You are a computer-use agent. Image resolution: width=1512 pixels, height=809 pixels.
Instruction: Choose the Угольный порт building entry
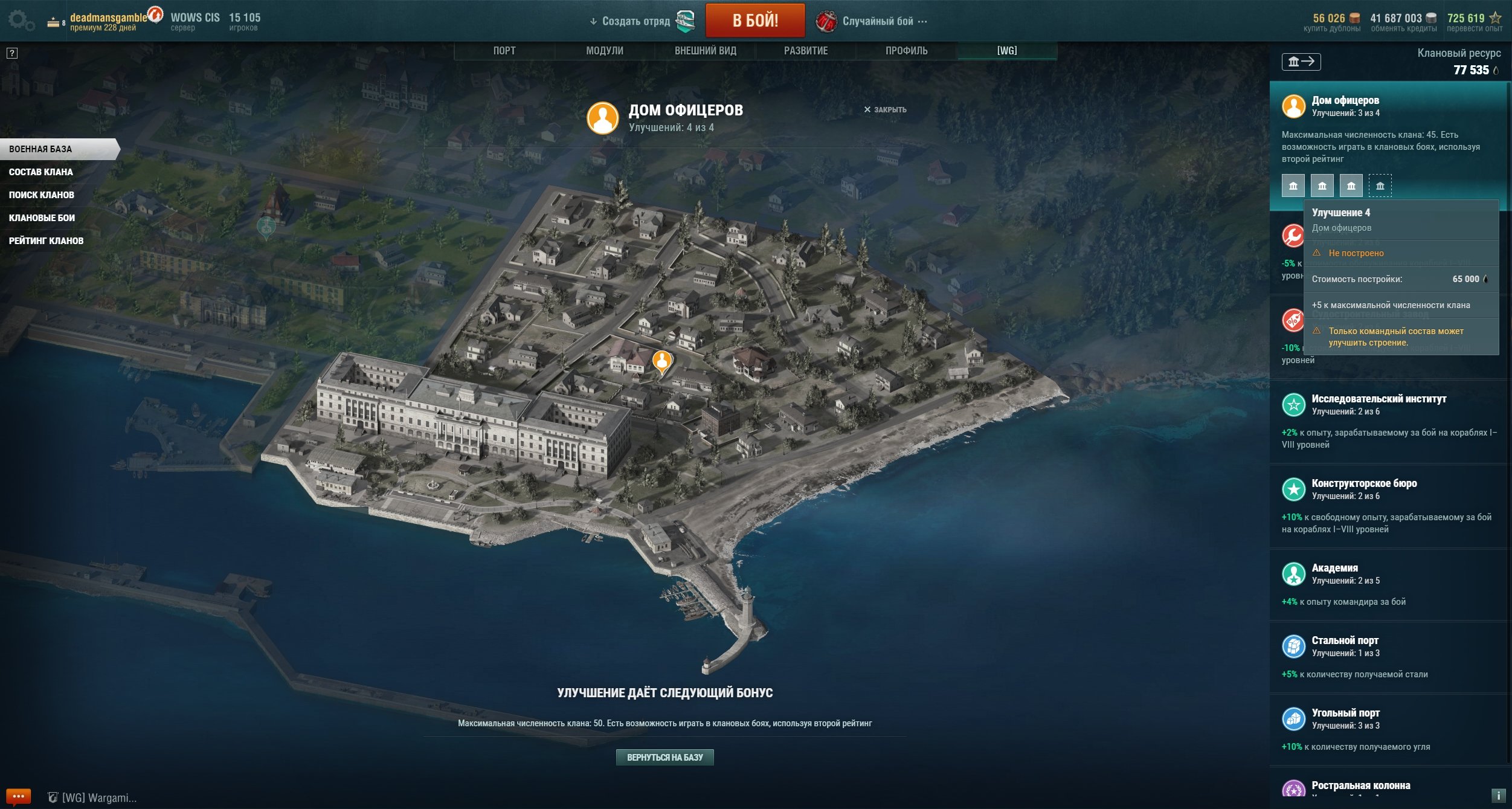coord(1345,714)
